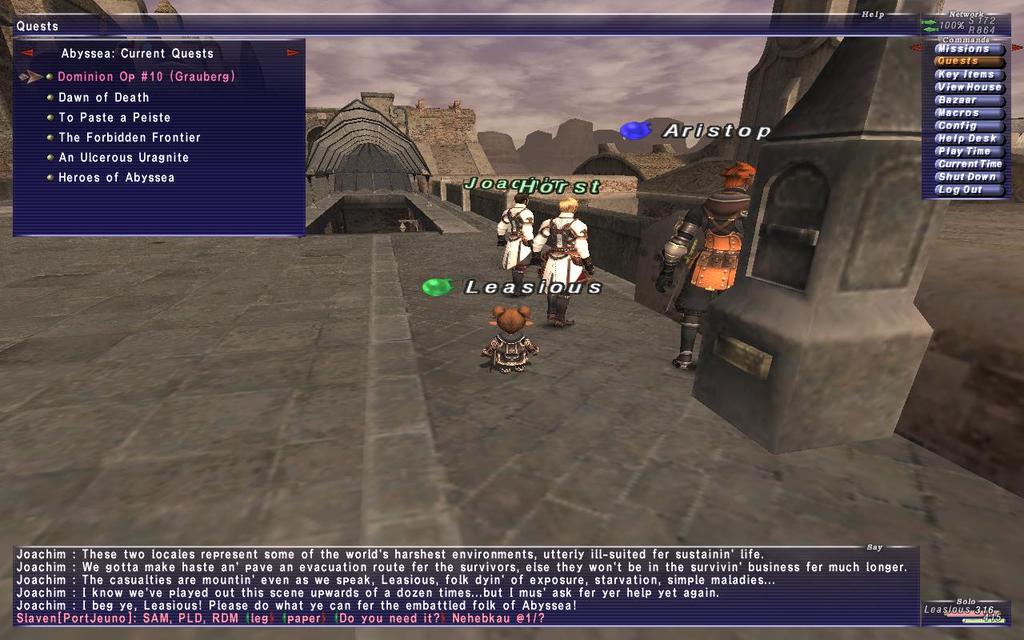1024x640 pixels.
Task: View The Forbidden Frontier quest entry
Action: pyautogui.click(x=129, y=137)
